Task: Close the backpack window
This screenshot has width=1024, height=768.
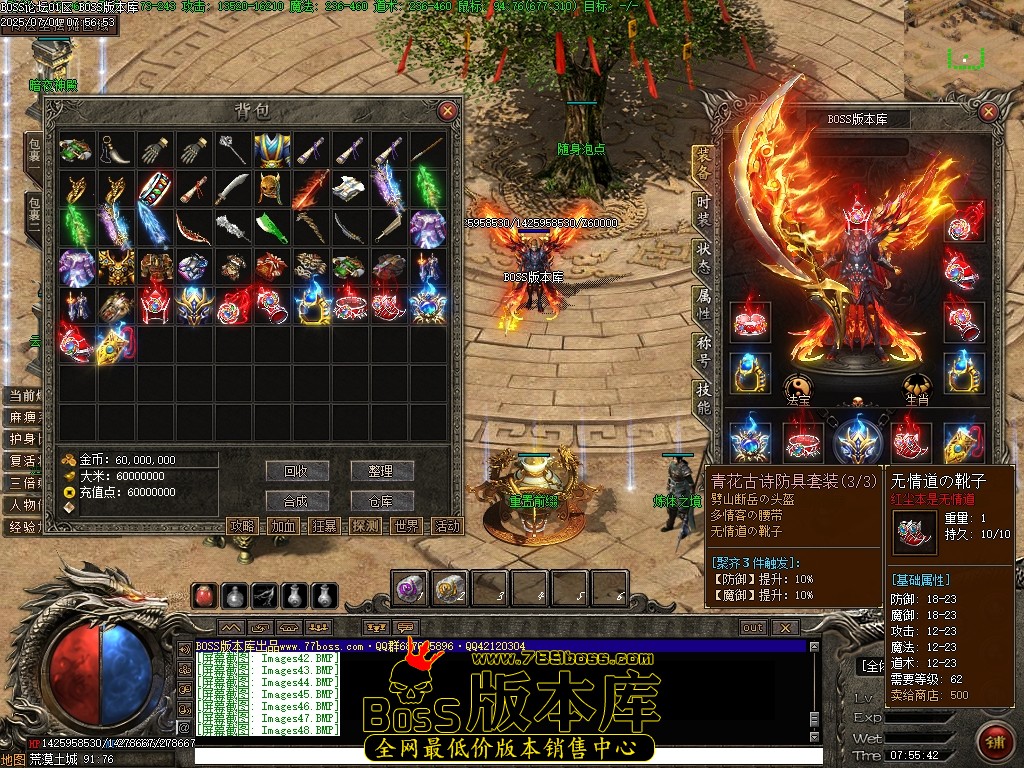Action: coord(448,111)
